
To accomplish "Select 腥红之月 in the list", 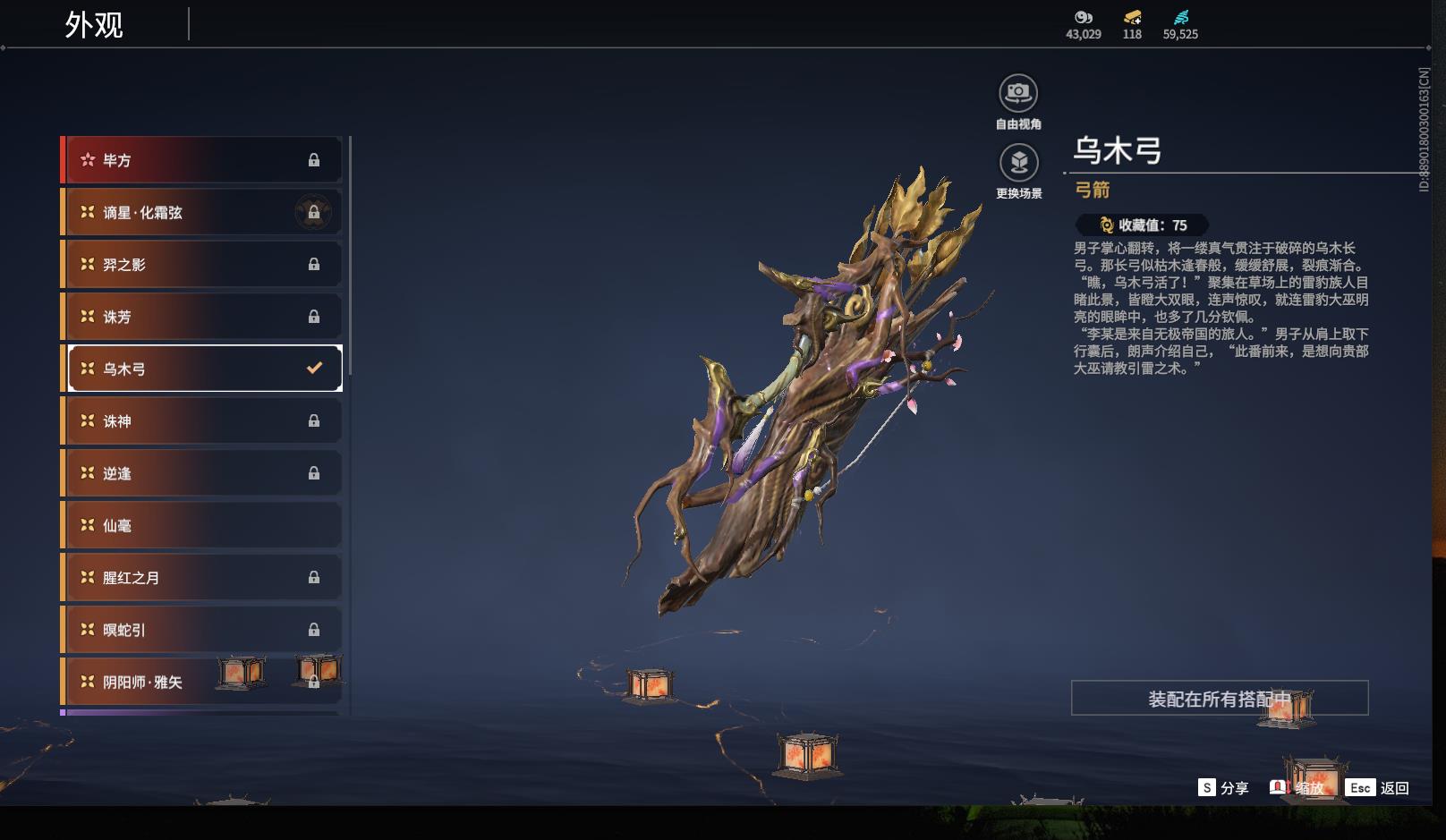I will (x=202, y=578).
